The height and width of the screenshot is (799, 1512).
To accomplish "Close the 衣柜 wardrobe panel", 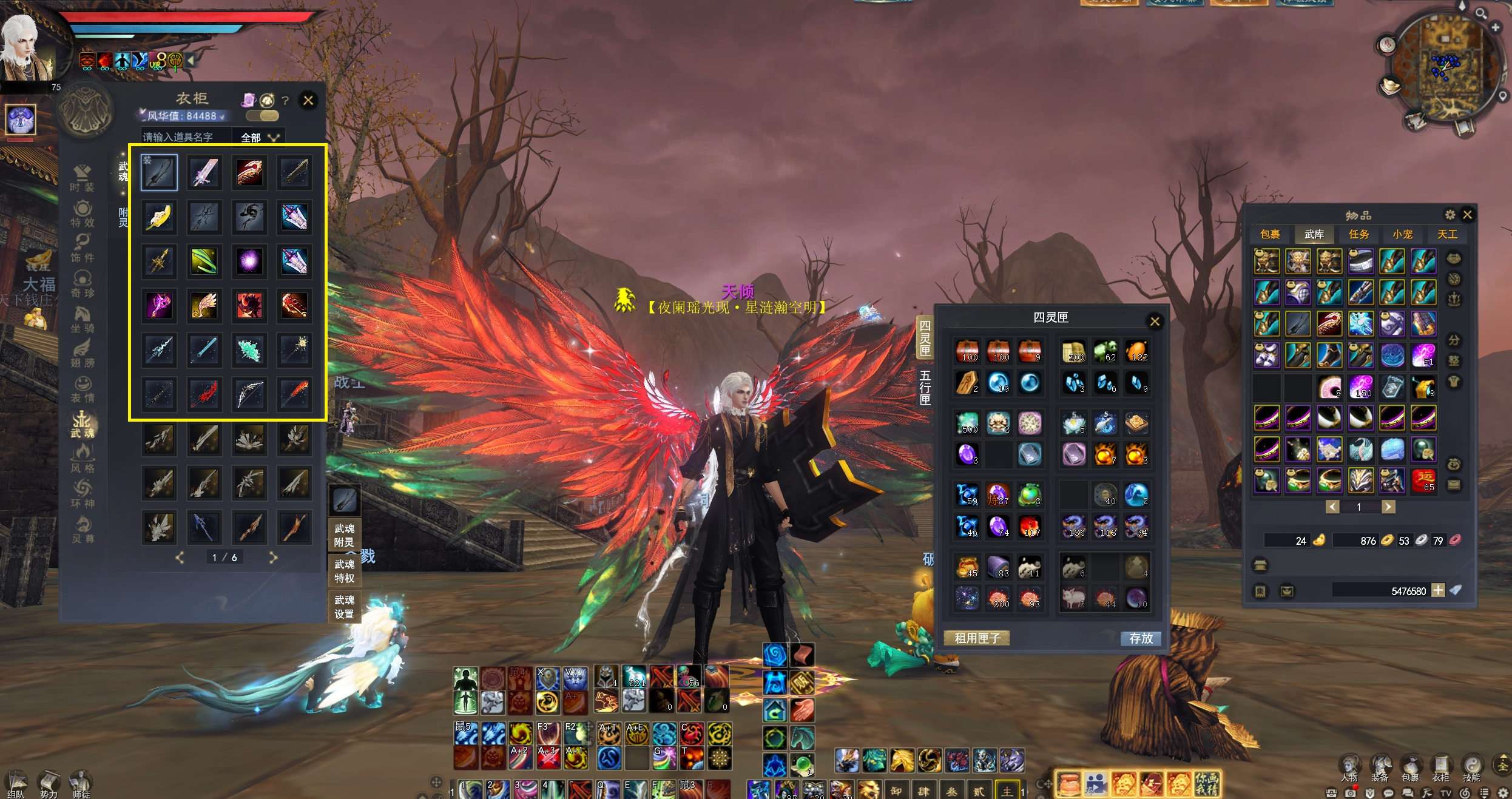I will pyautogui.click(x=308, y=100).
